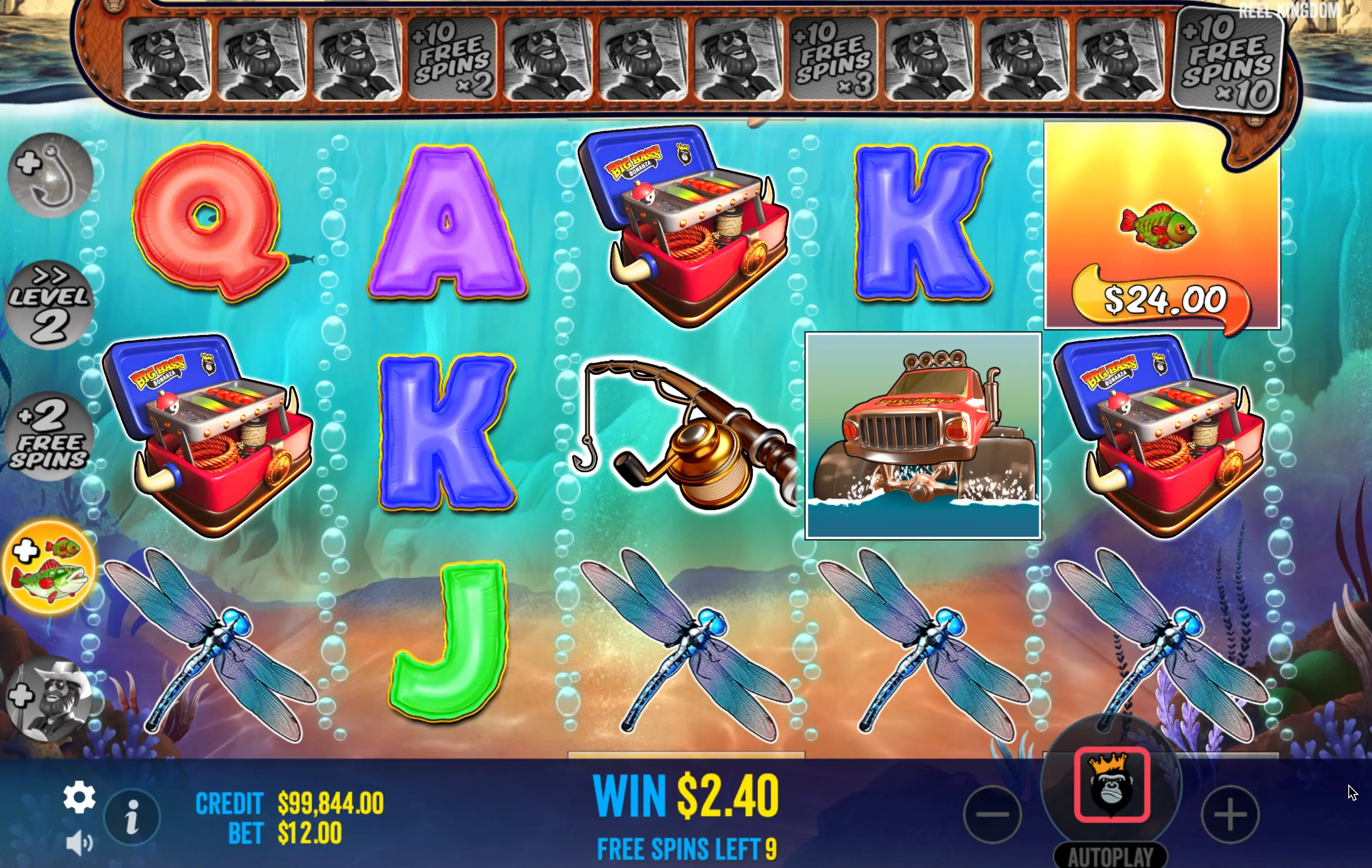Click the +10 Free Spins x2 milestone
This screenshot has height=868, width=1372.
point(452,59)
